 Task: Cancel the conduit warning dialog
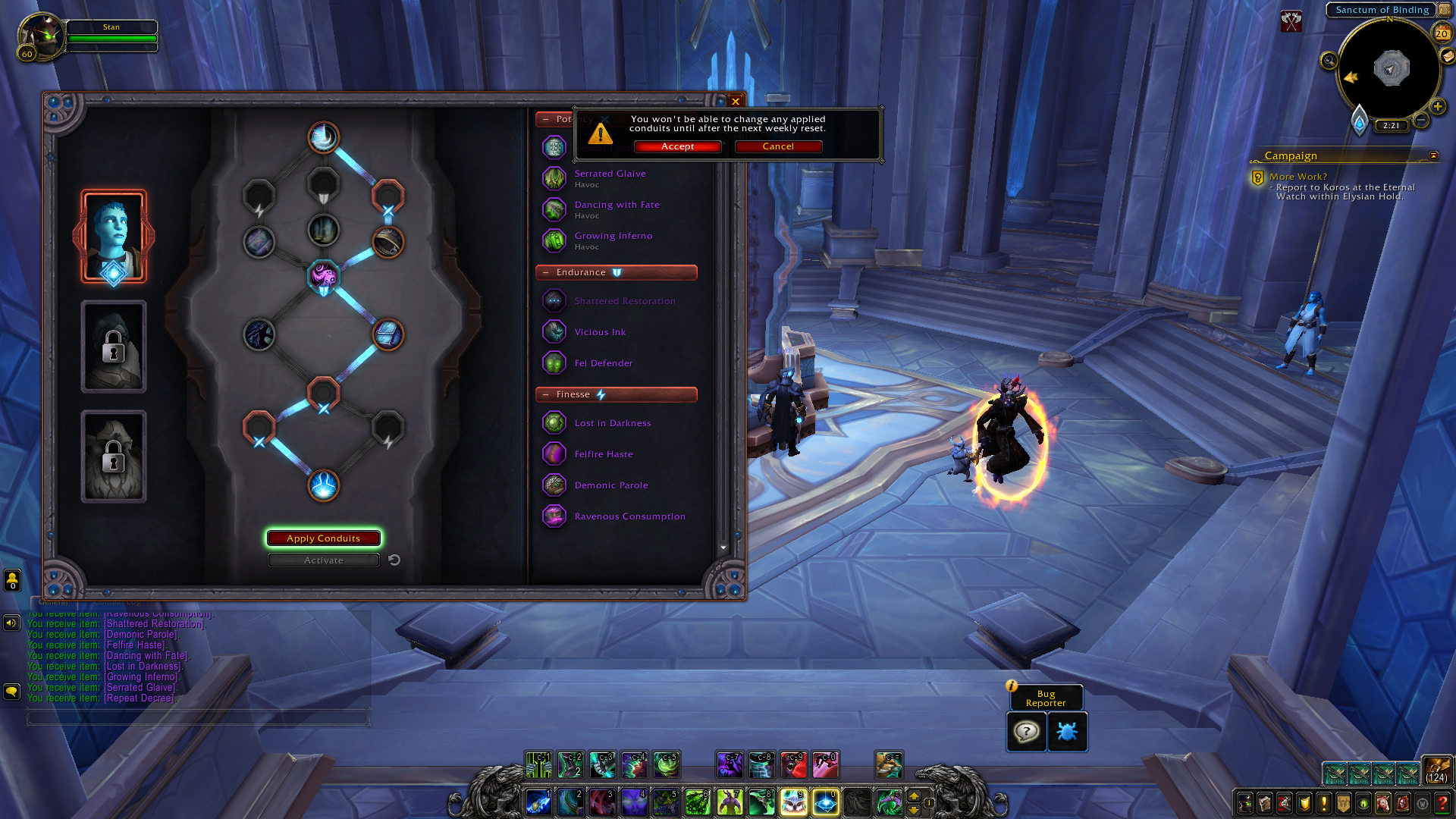[778, 146]
